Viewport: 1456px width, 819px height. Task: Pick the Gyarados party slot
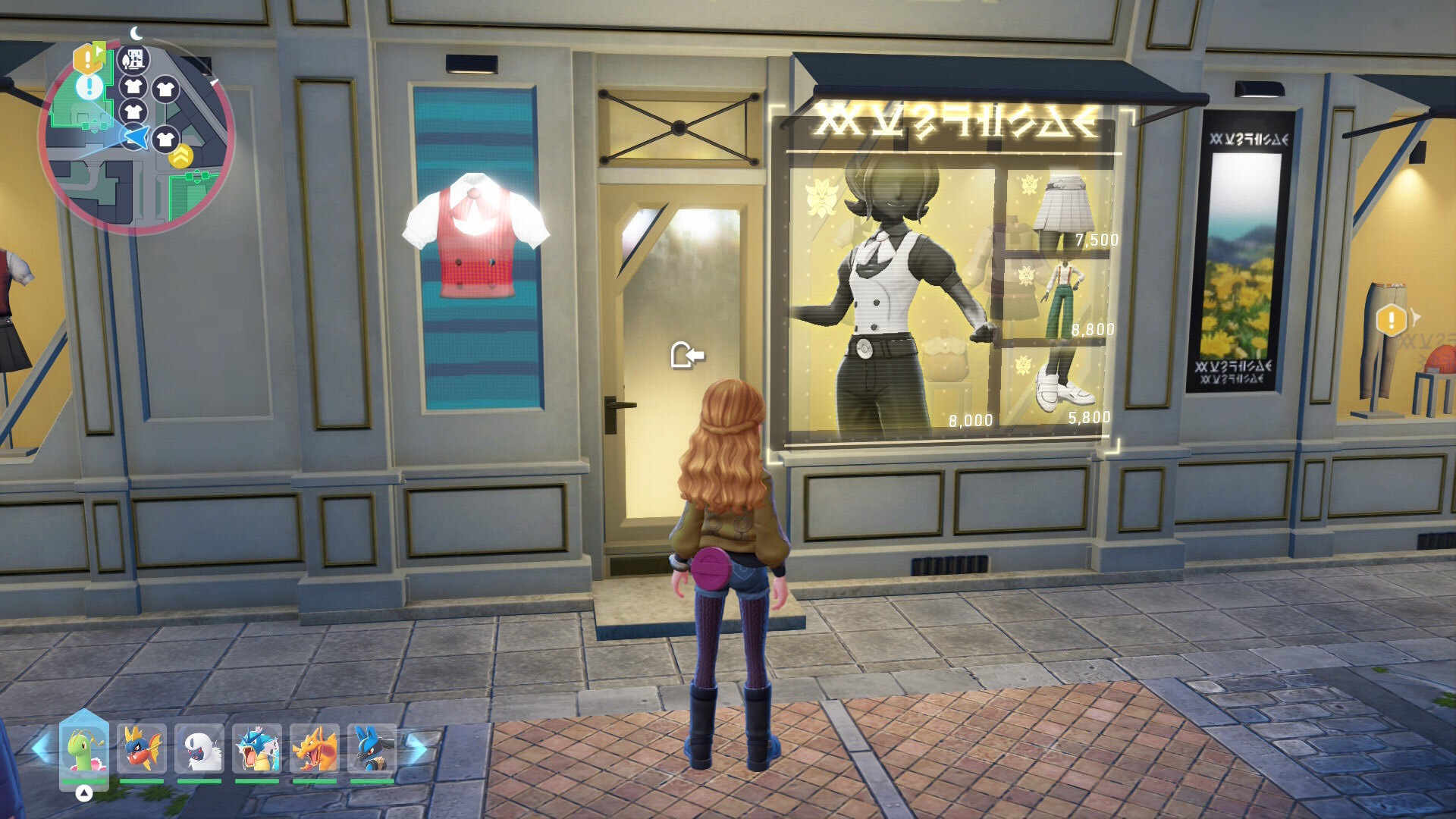point(257,749)
